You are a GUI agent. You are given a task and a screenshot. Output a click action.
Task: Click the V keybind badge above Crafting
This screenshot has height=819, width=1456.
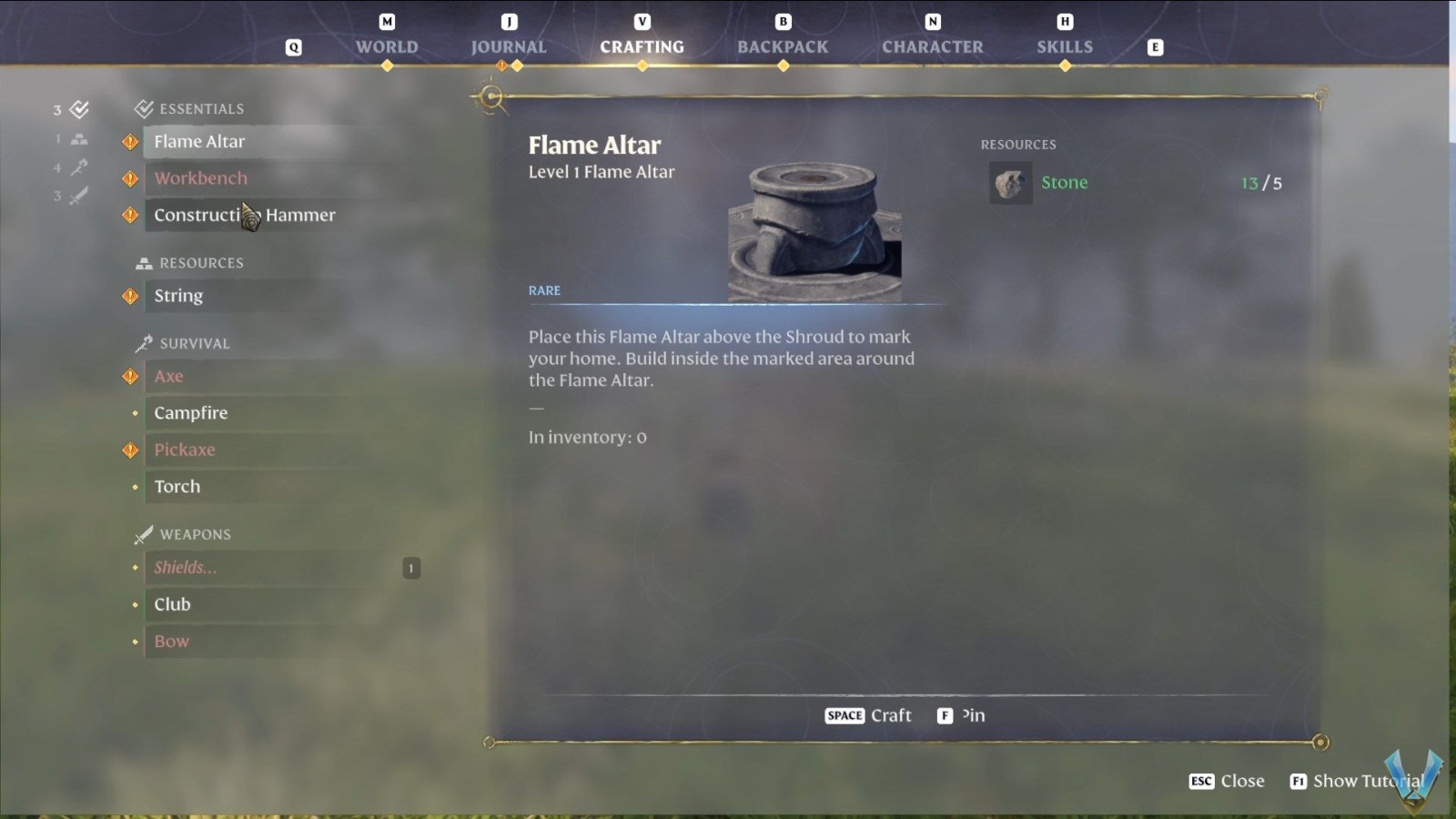click(x=642, y=21)
